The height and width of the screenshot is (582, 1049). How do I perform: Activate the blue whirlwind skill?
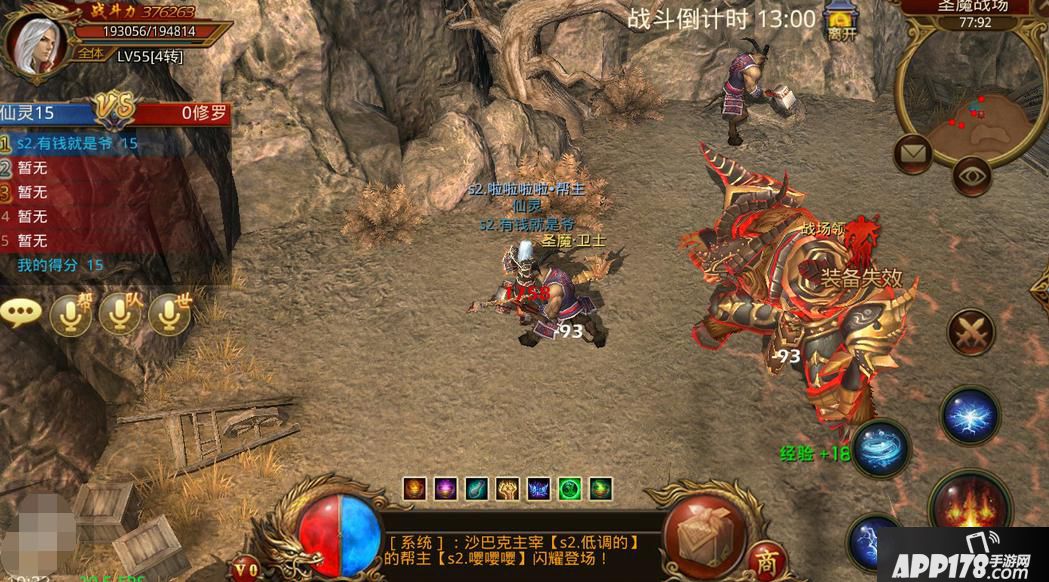[880, 447]
